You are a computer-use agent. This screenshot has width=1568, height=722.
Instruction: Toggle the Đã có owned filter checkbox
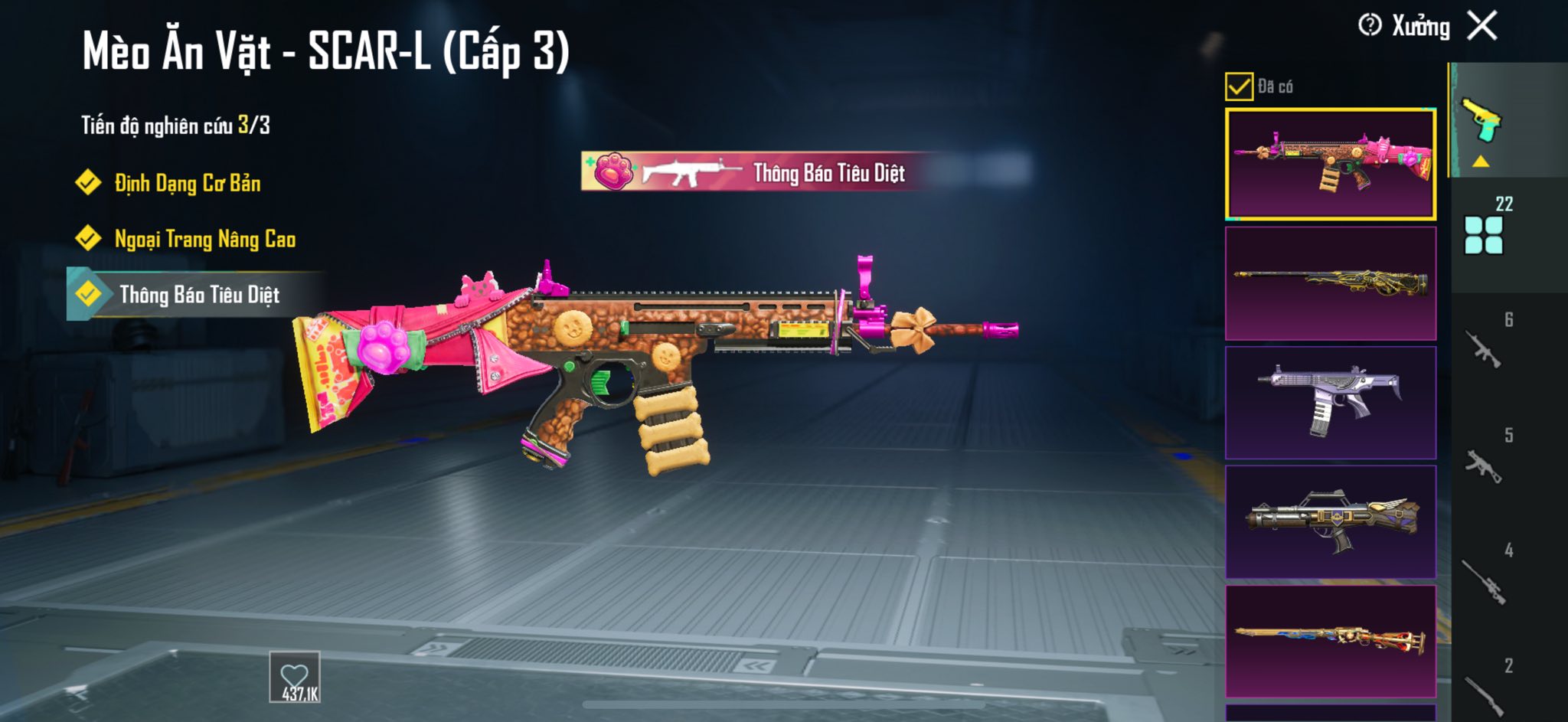click(1239, 87)
